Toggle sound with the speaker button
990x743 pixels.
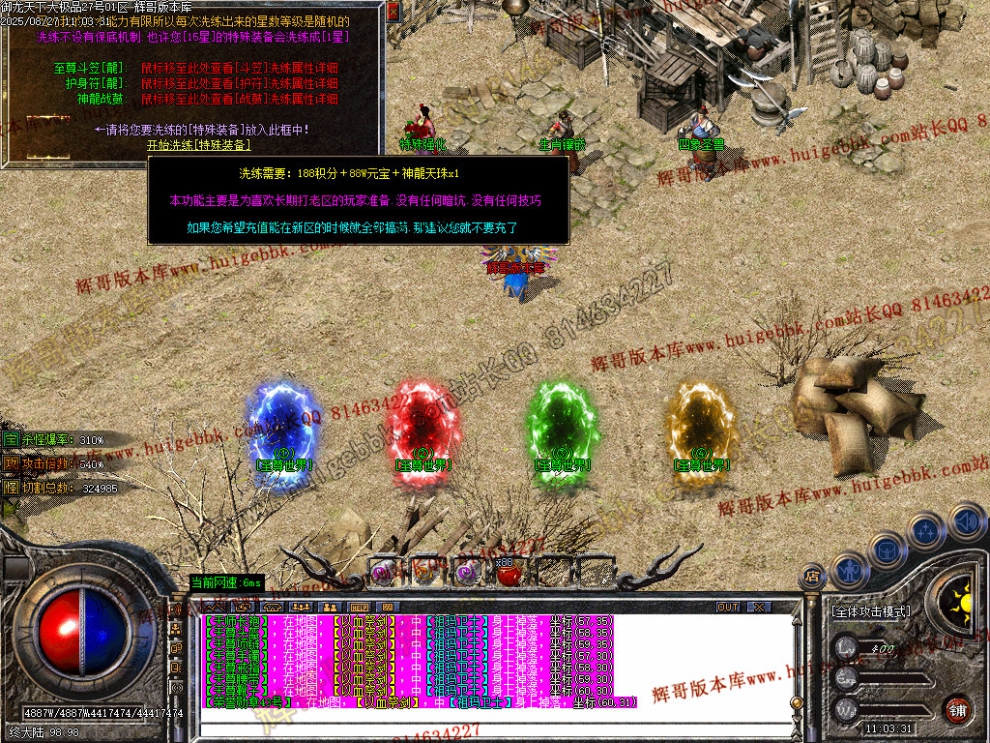966,520
